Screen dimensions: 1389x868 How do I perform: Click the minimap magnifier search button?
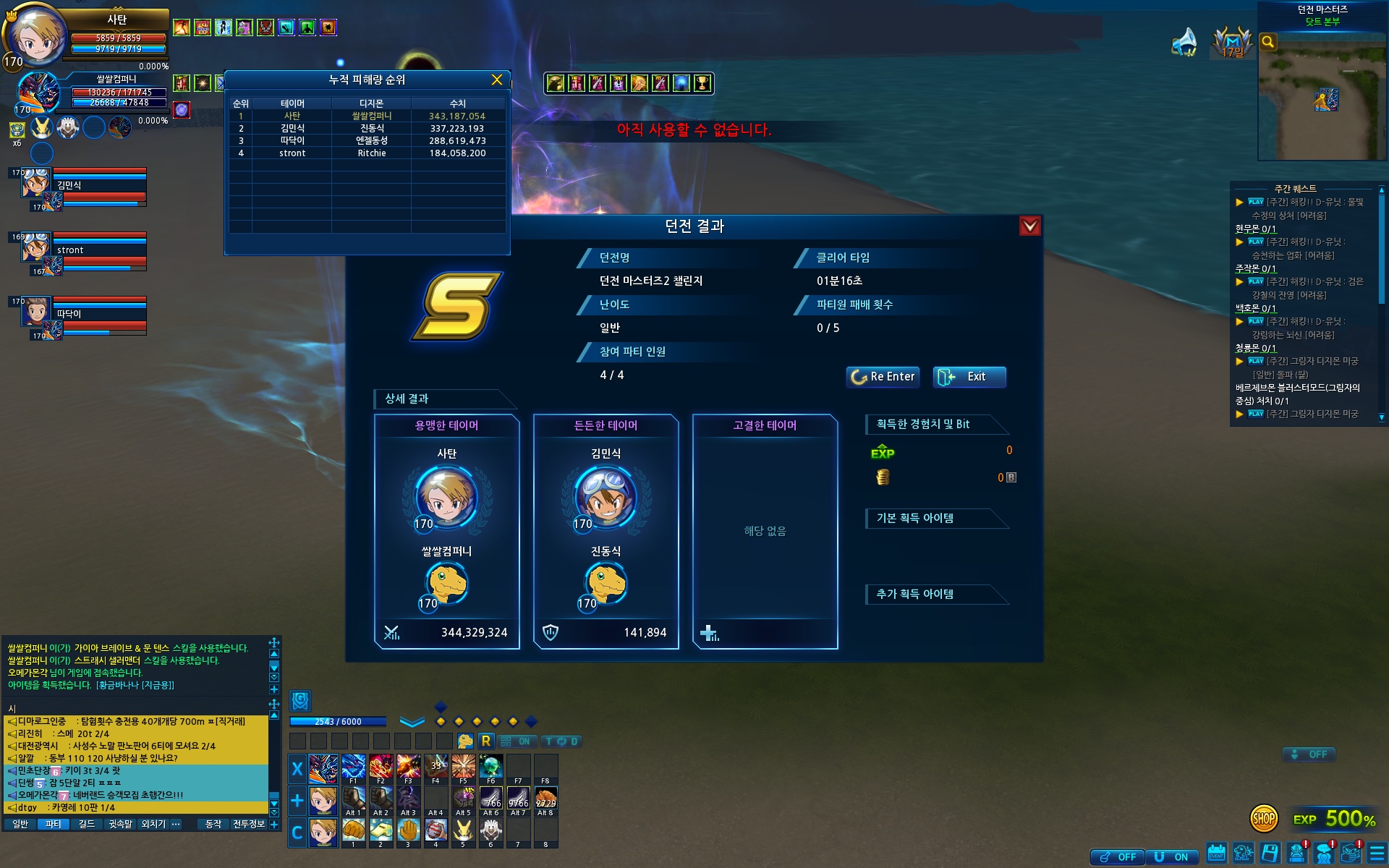[1267, 42]
